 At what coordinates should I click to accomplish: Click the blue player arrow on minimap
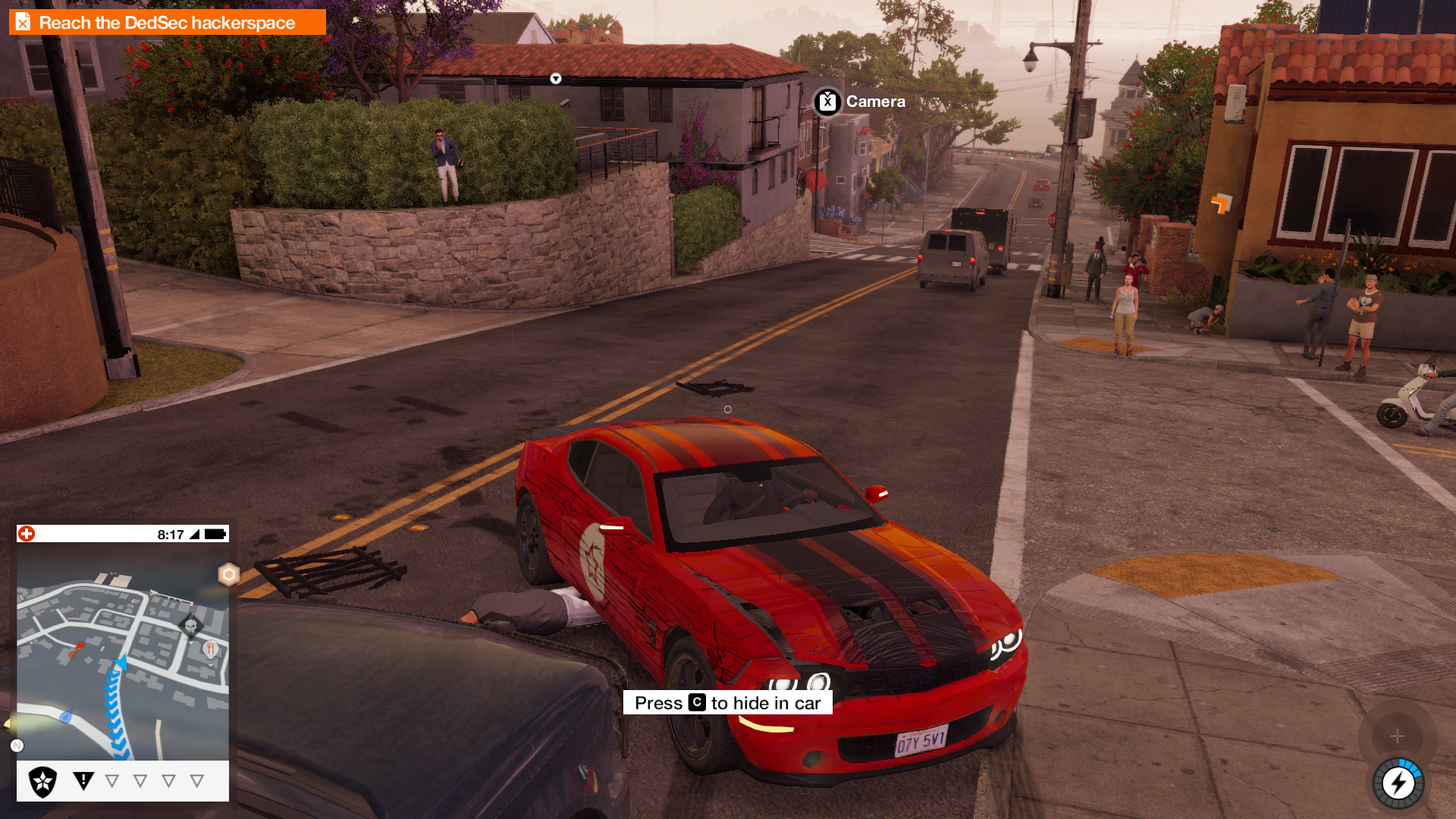(120, 665)
